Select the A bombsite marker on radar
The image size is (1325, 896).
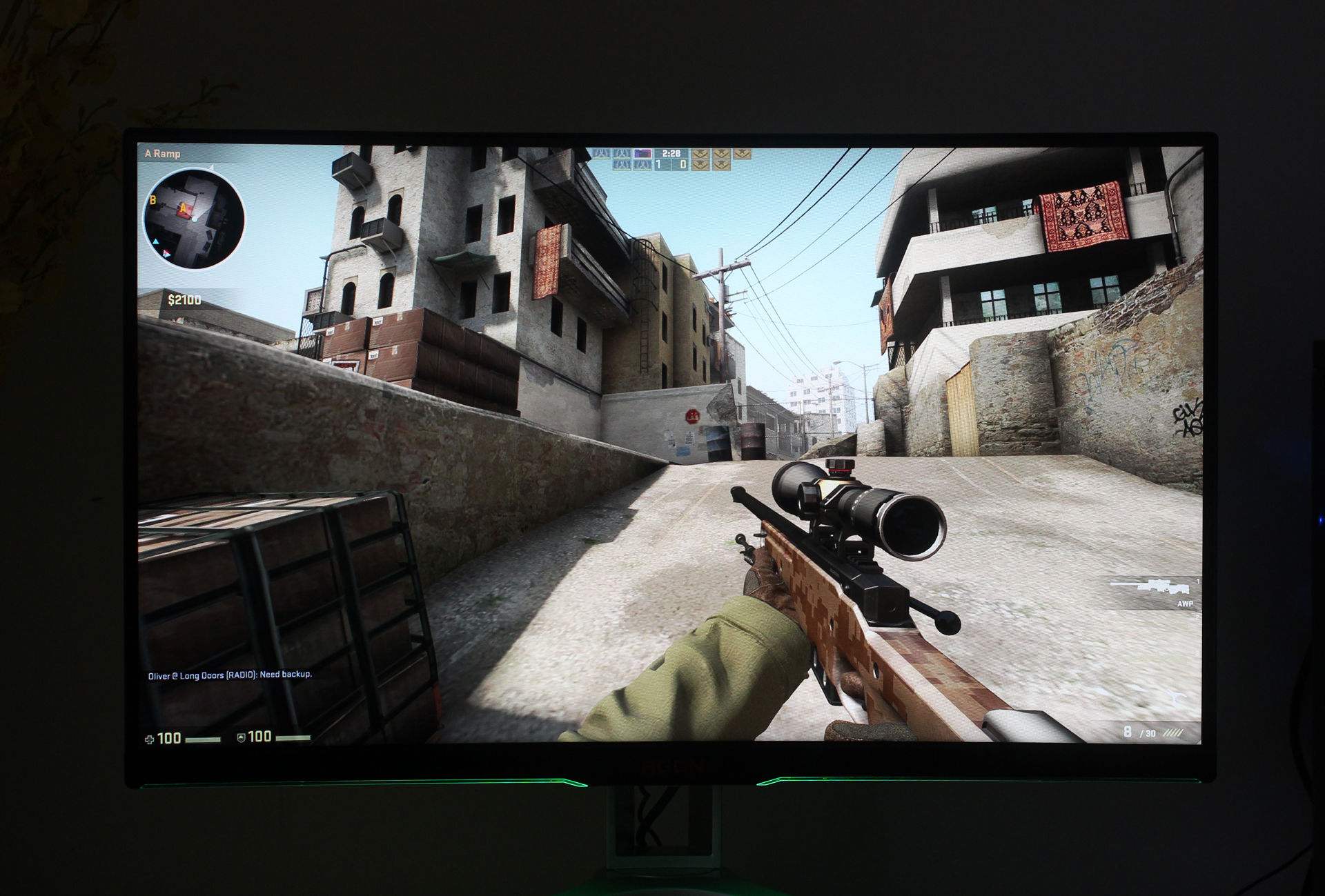184,208
